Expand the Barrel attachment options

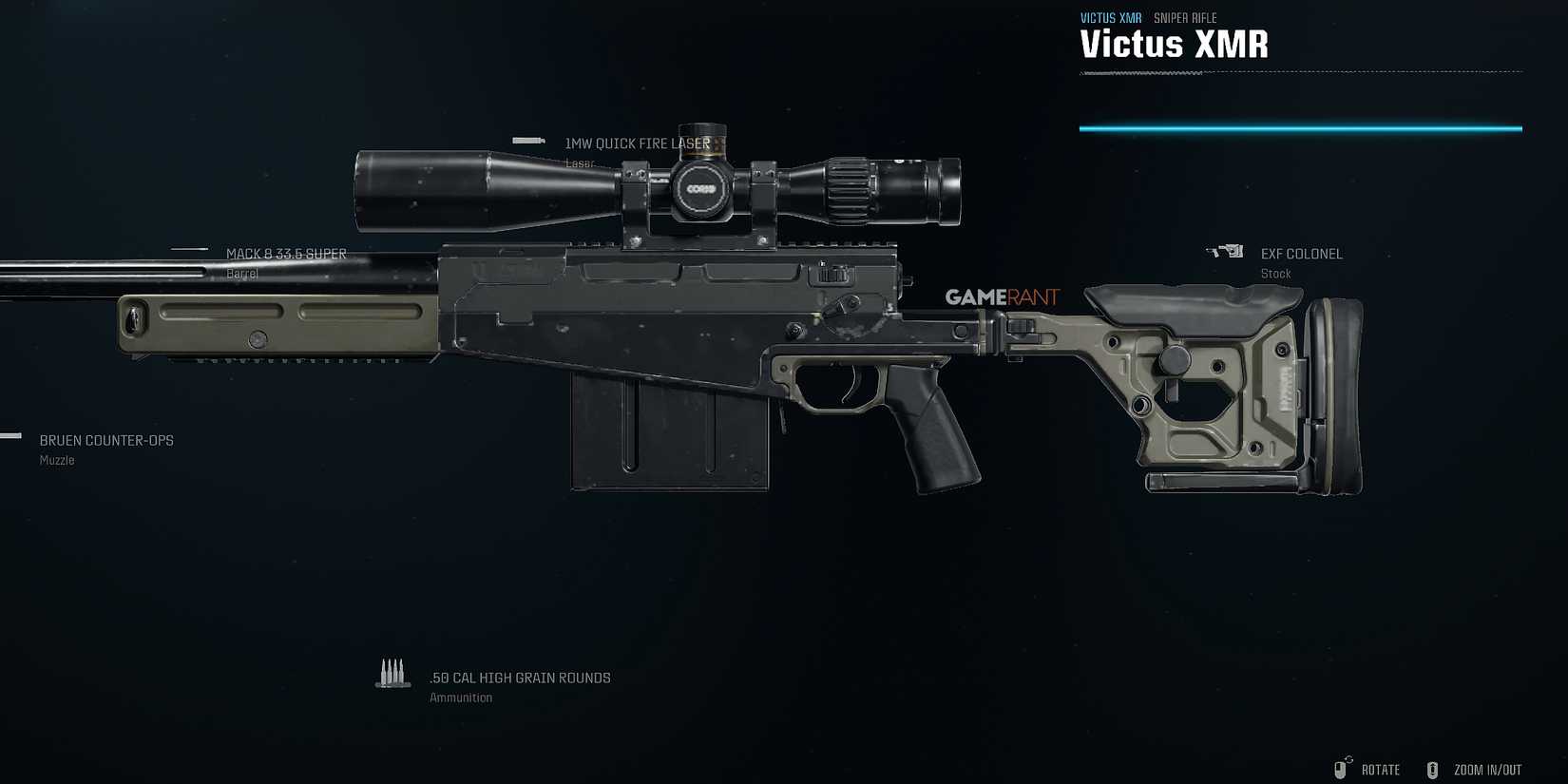(285, 254)
